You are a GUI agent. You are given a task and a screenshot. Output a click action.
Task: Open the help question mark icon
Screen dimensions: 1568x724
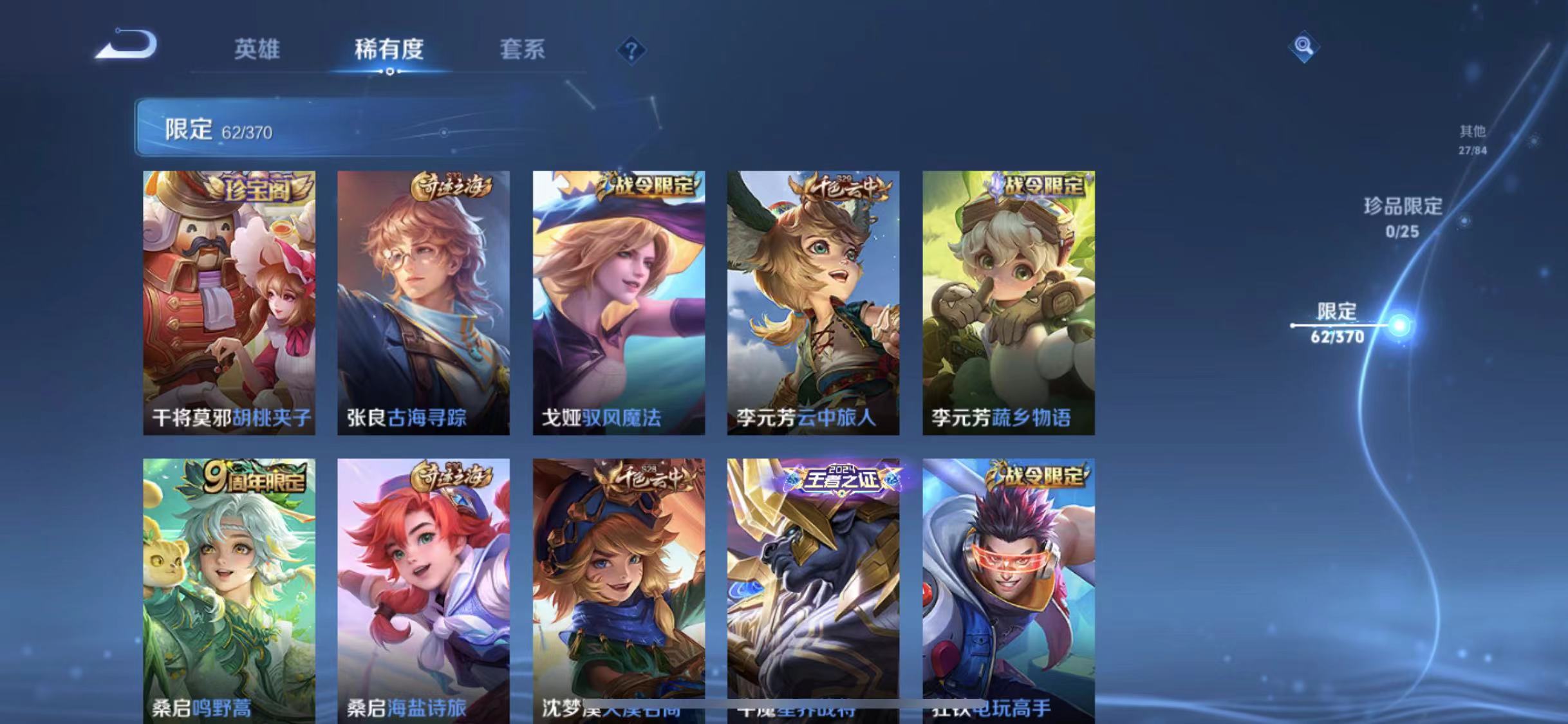(x=632, y=50)
